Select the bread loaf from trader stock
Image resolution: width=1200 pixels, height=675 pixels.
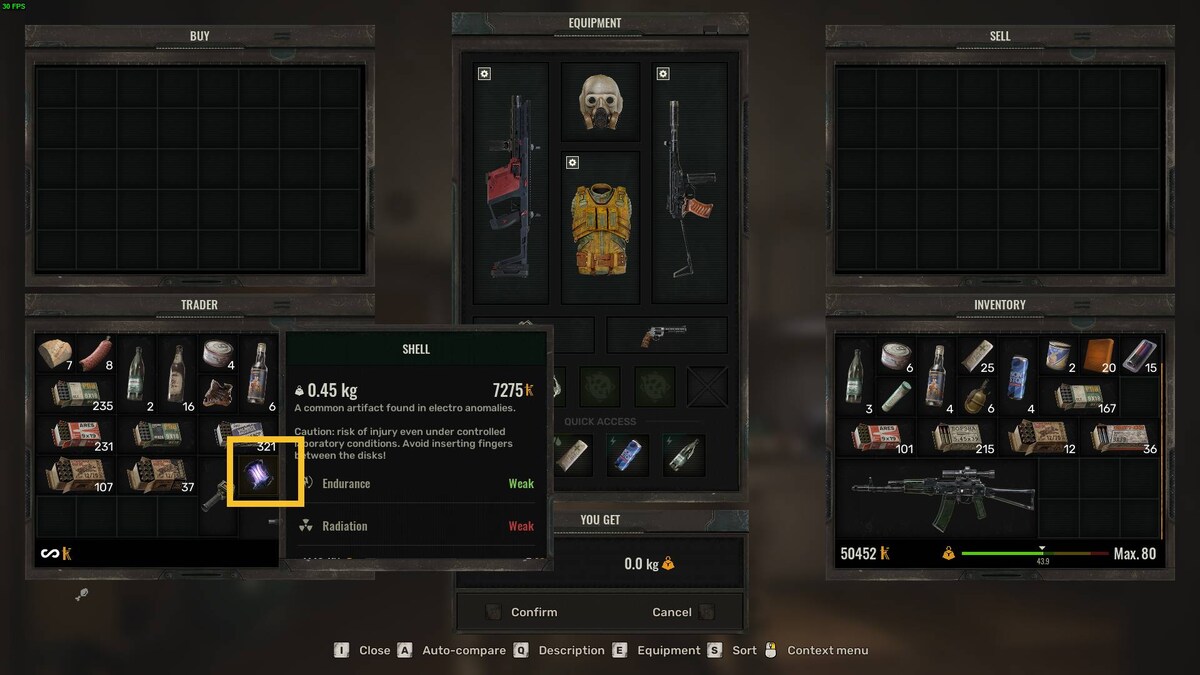click(x=55, y=353)
